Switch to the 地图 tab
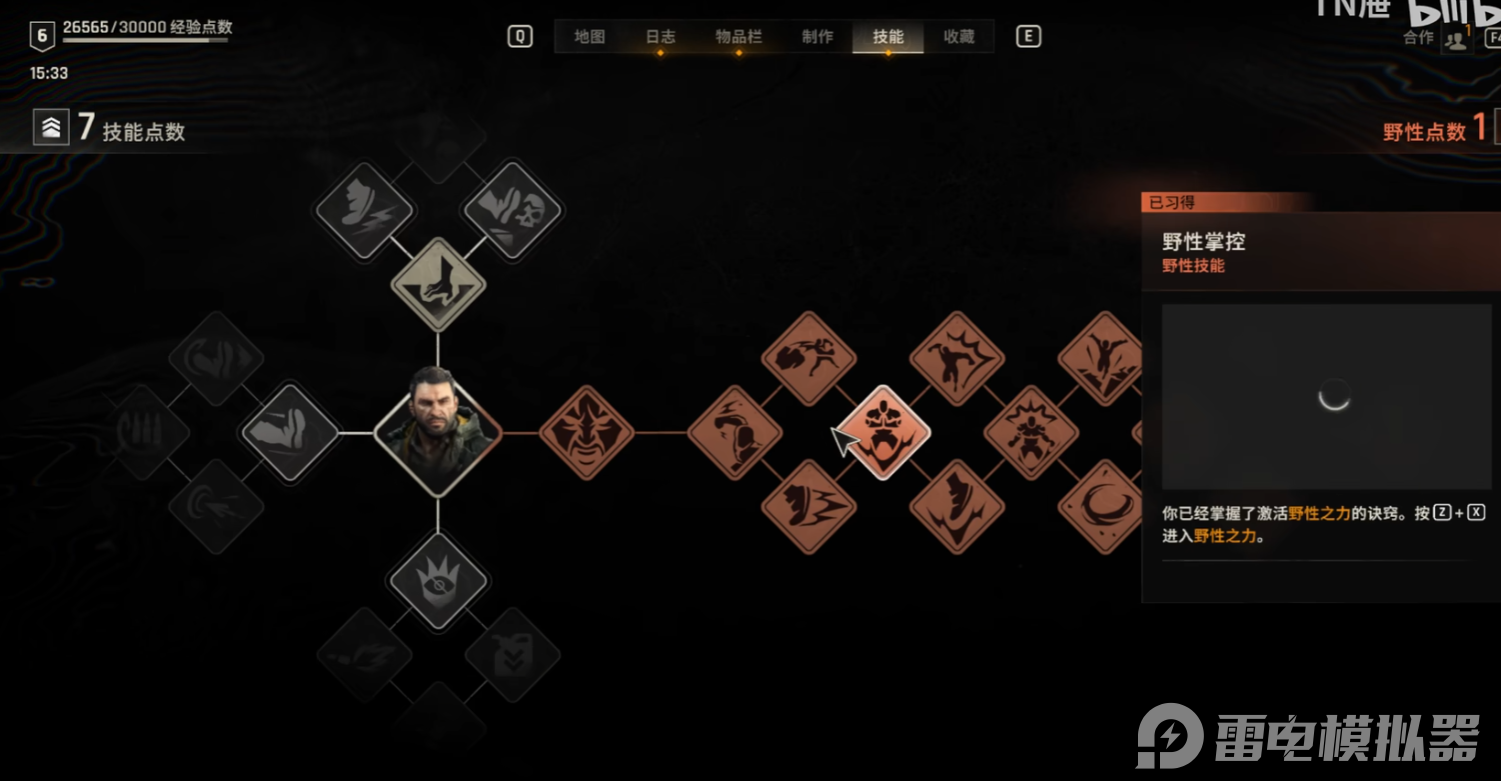Viewport: 1501px width, 781px height. tap(590, 37)
